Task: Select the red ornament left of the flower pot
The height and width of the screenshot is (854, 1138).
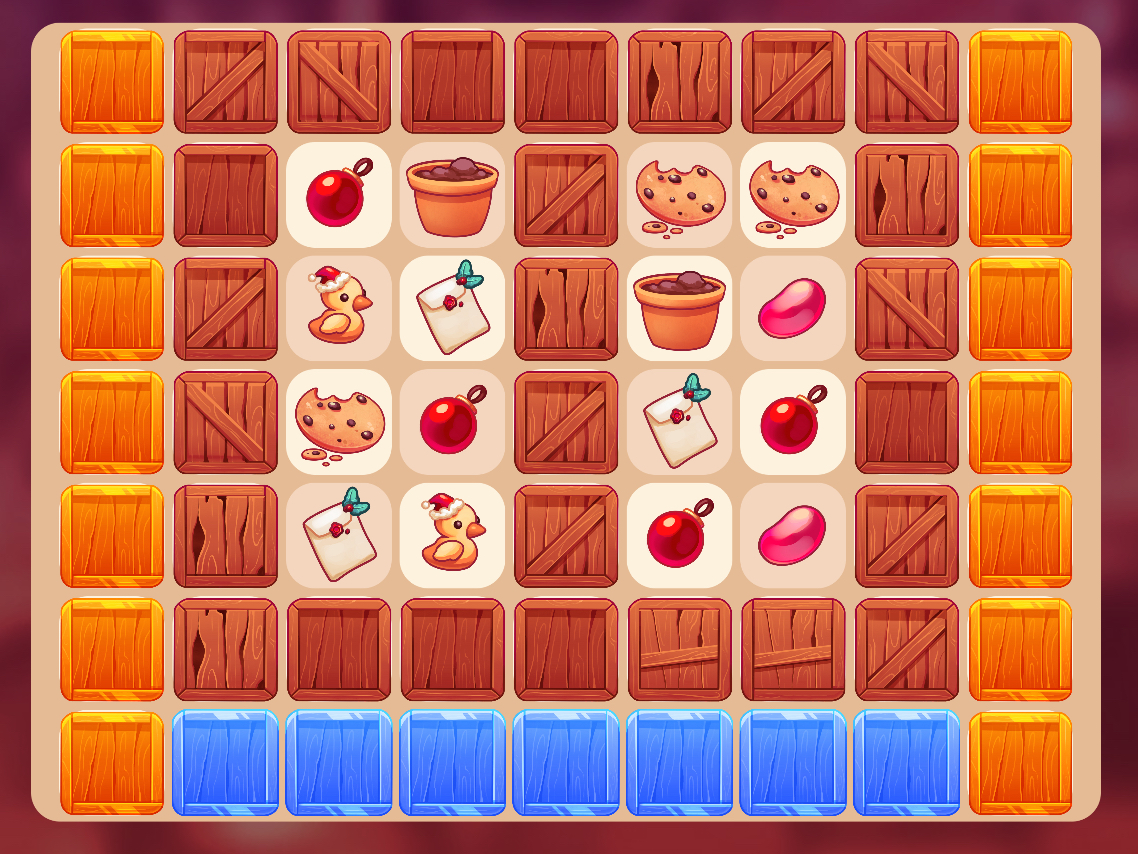Action: (x=339, y=195)
